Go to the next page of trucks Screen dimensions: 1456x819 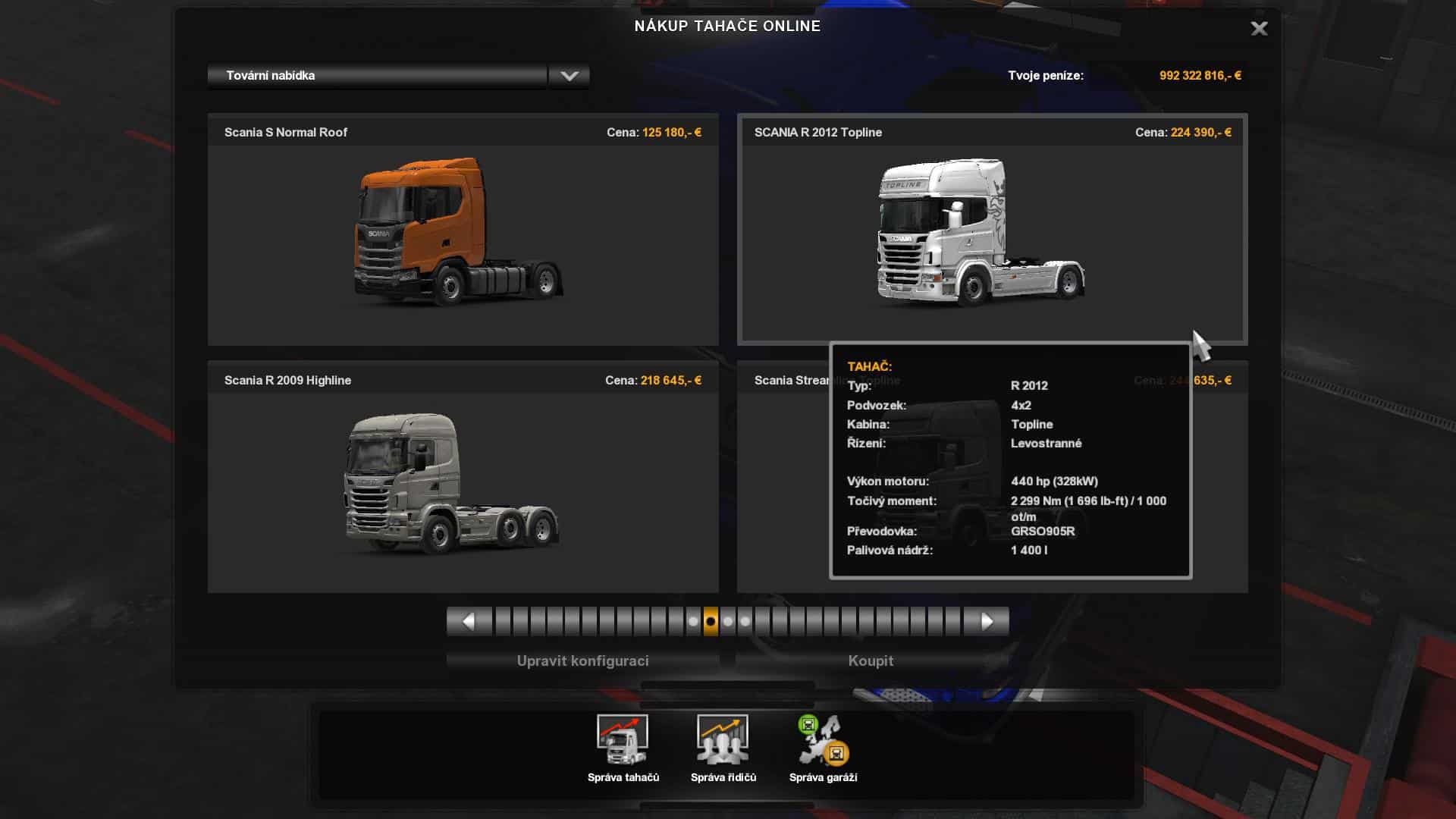[x=987, y=622]
